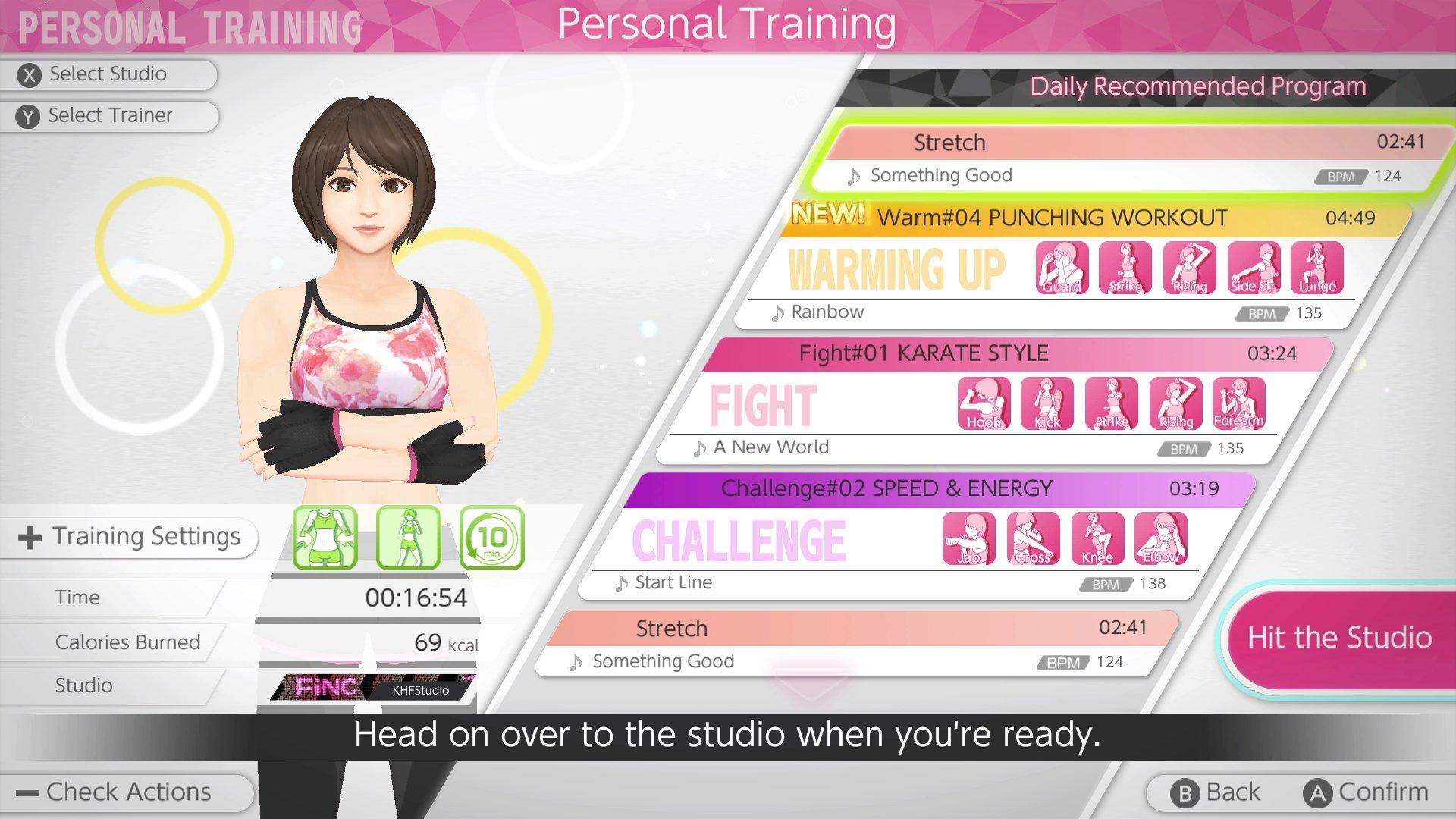1456x819 pixels.
Task: Select the Hook icon under Fight#01 KARATE STYLE
Action: pyautogui.click(x=984, y=403)
